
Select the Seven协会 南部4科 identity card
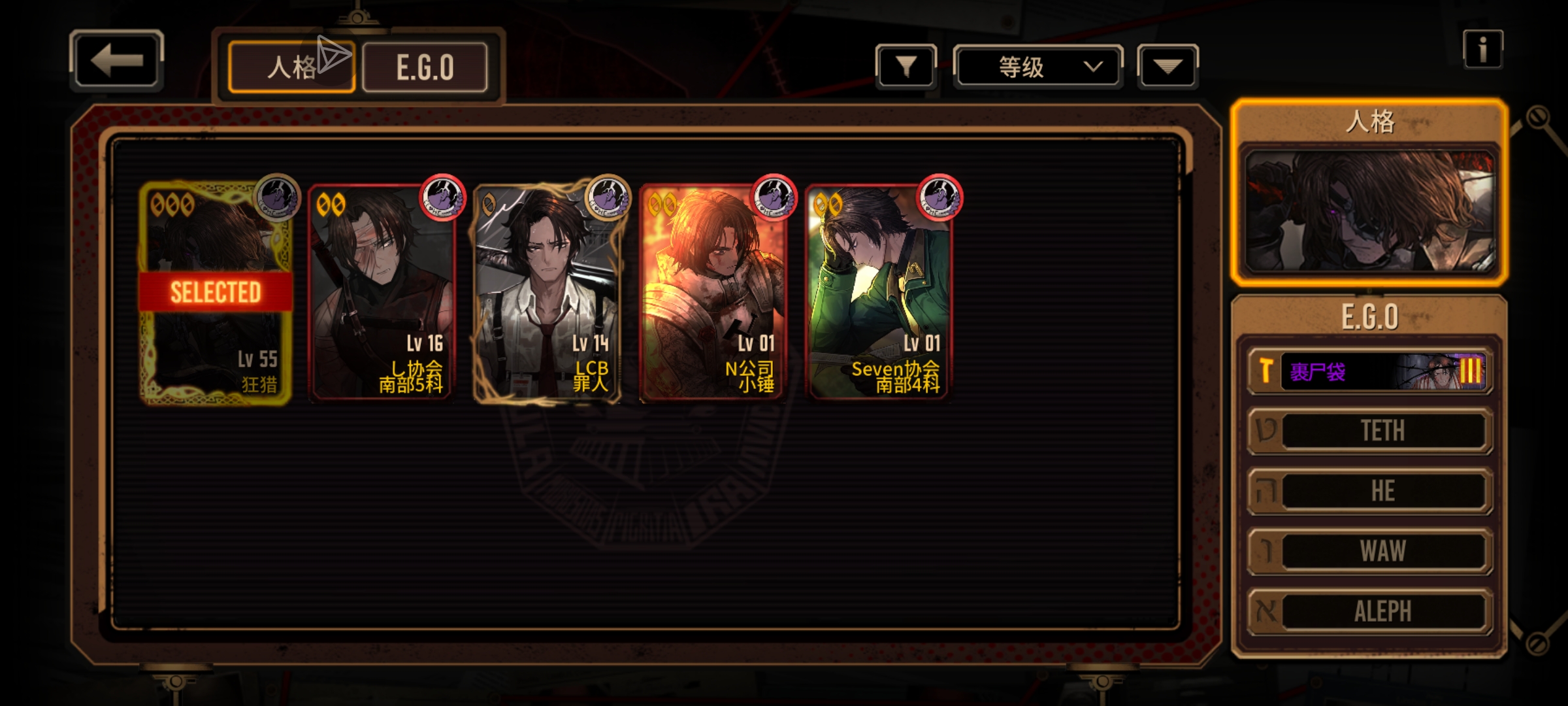click(x=879, y=293)
